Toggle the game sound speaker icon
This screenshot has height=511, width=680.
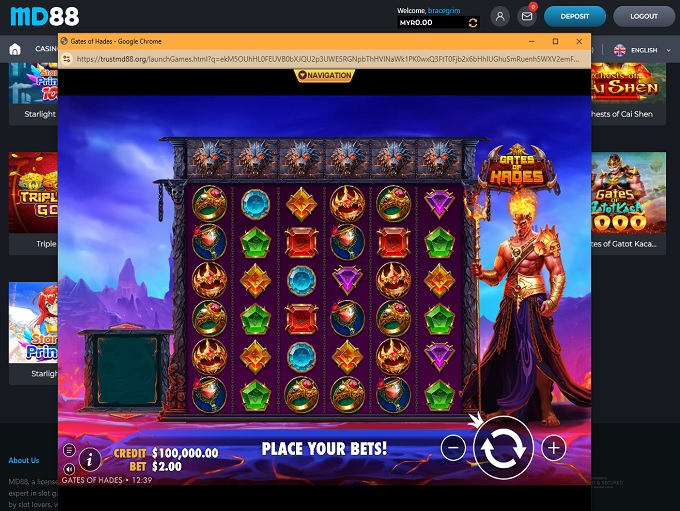point(69,468)
